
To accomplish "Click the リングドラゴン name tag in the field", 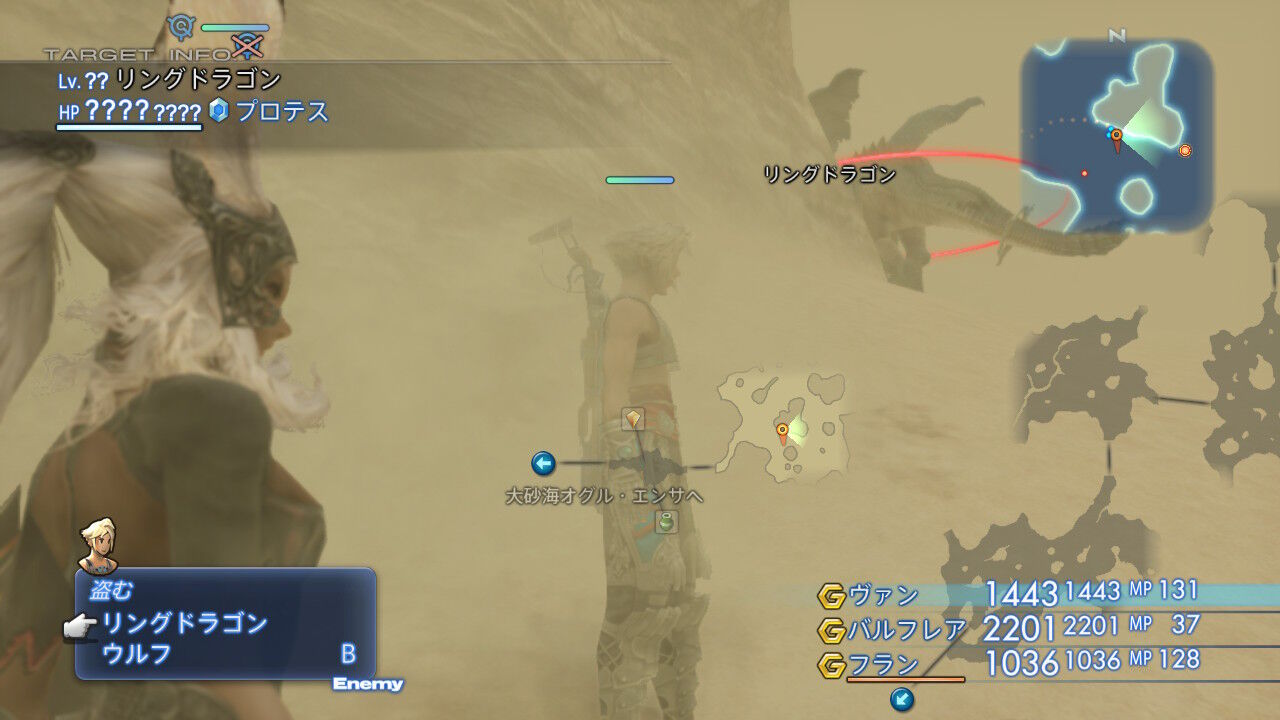I will [828, 172].
